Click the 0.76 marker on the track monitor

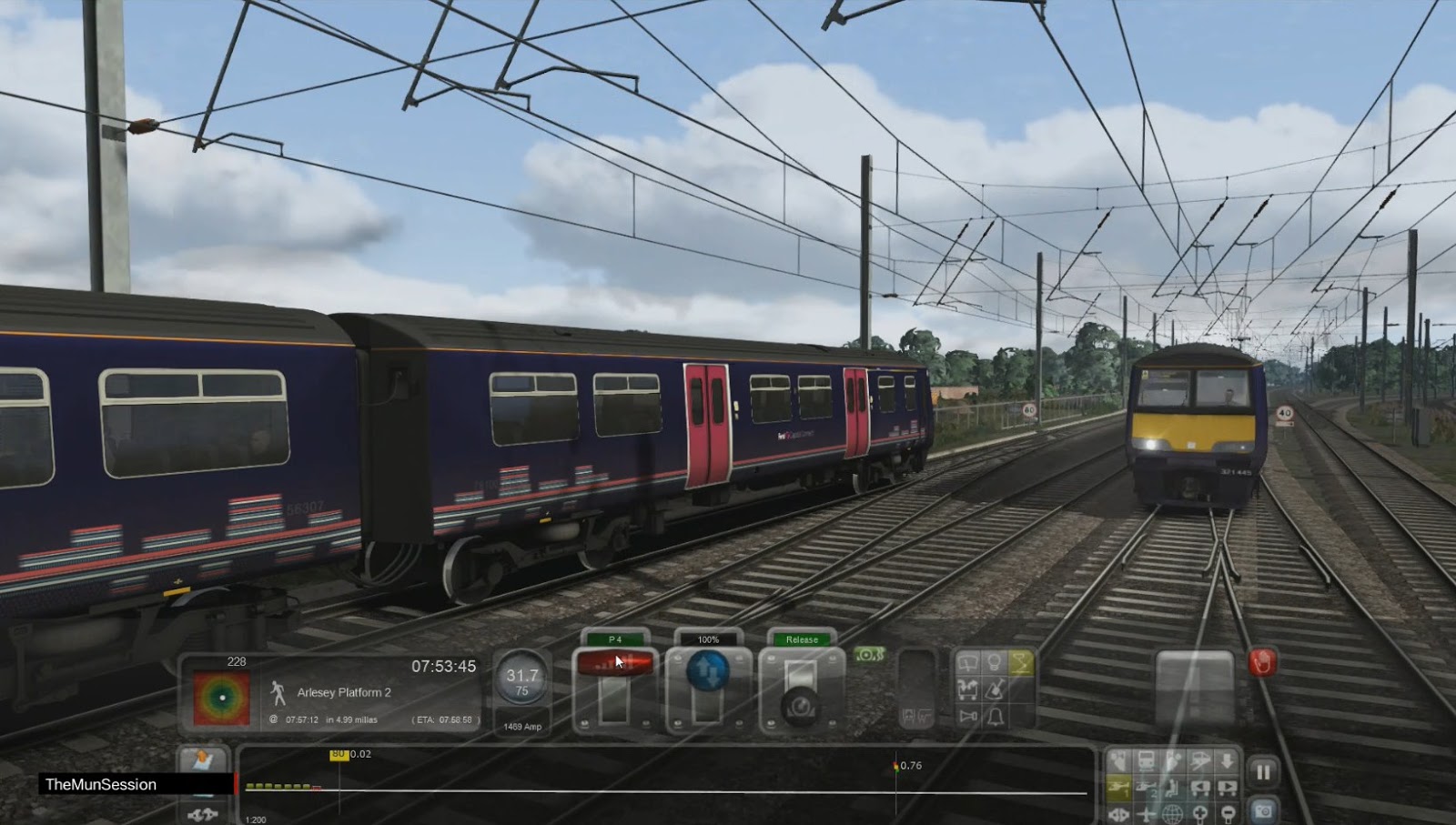click(899, 765)
